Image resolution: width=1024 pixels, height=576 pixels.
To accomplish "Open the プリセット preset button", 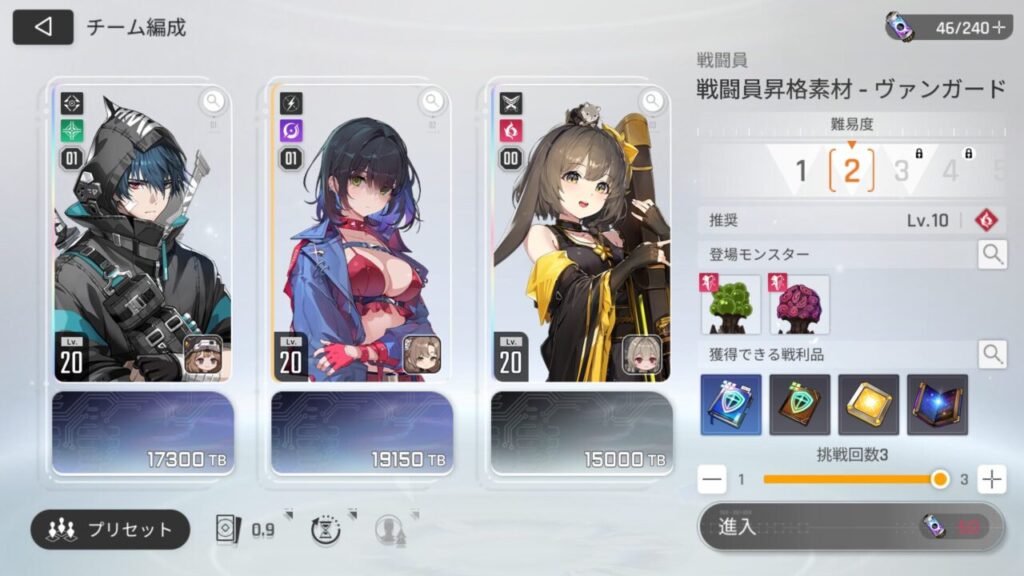I will click(x=110, y=529).
